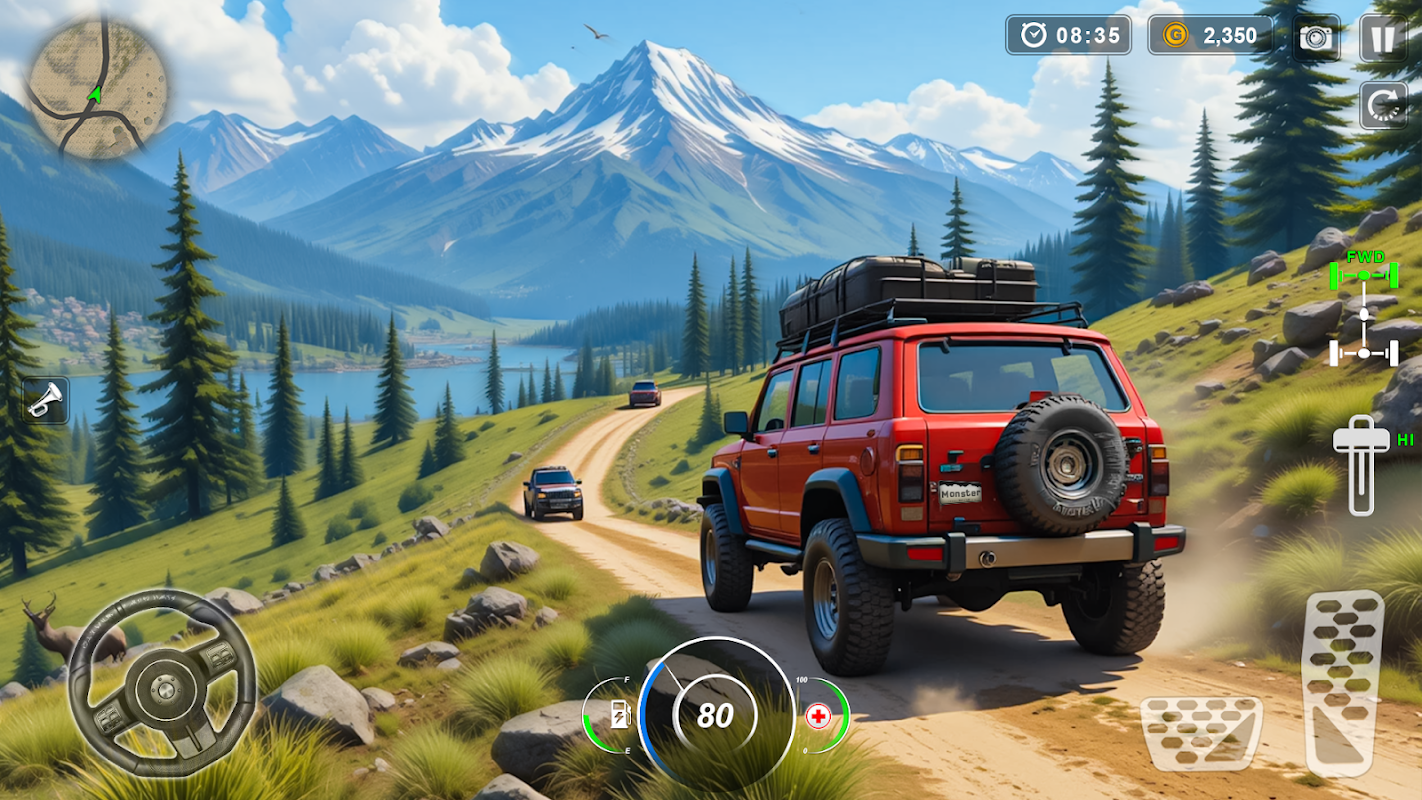This screenshot has height=800, width=1422.
Task: Turn the steering wheel control
Action: [x=158, y=683]
